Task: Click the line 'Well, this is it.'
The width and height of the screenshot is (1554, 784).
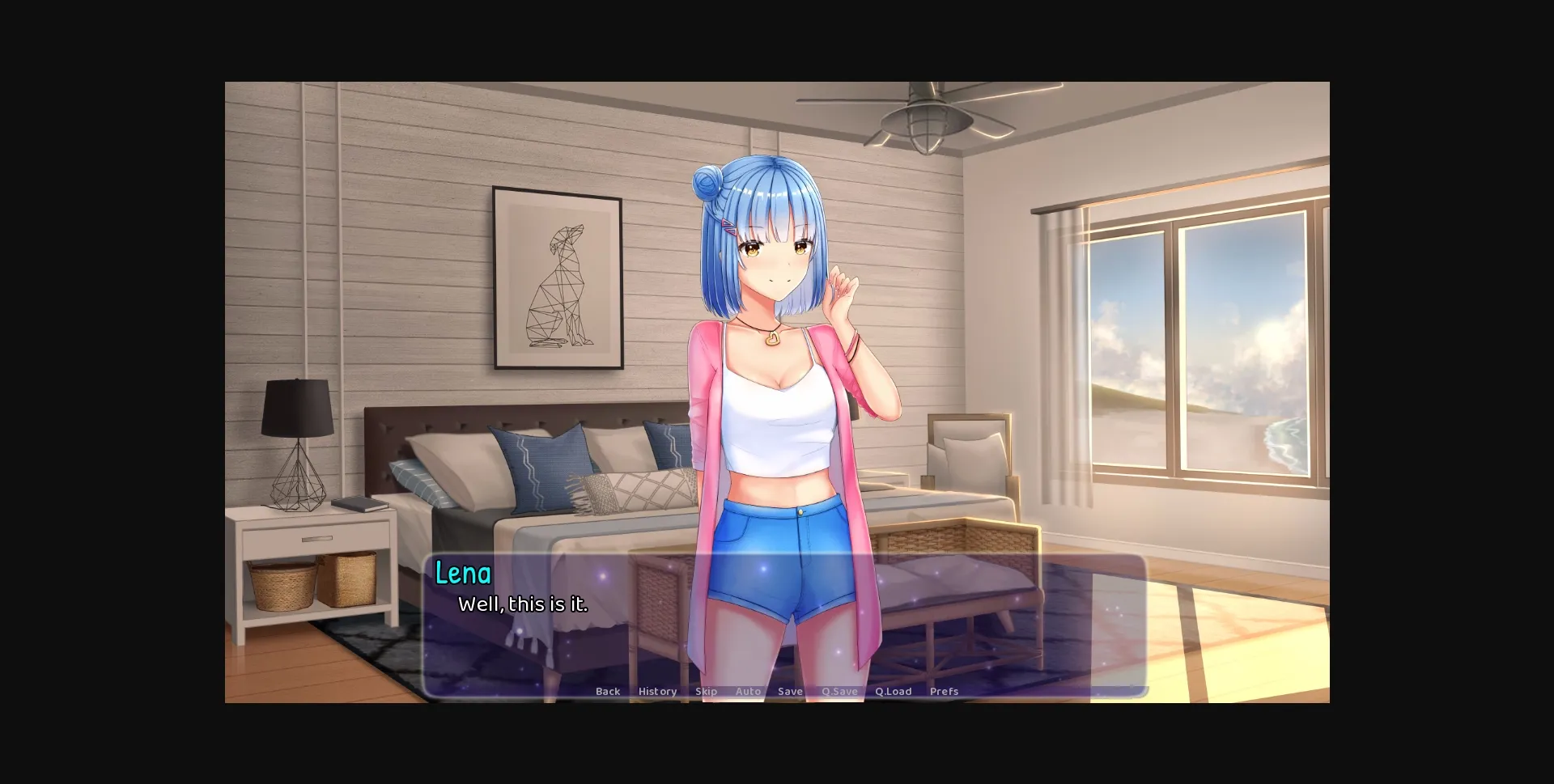Action: [x=523, y=604]
